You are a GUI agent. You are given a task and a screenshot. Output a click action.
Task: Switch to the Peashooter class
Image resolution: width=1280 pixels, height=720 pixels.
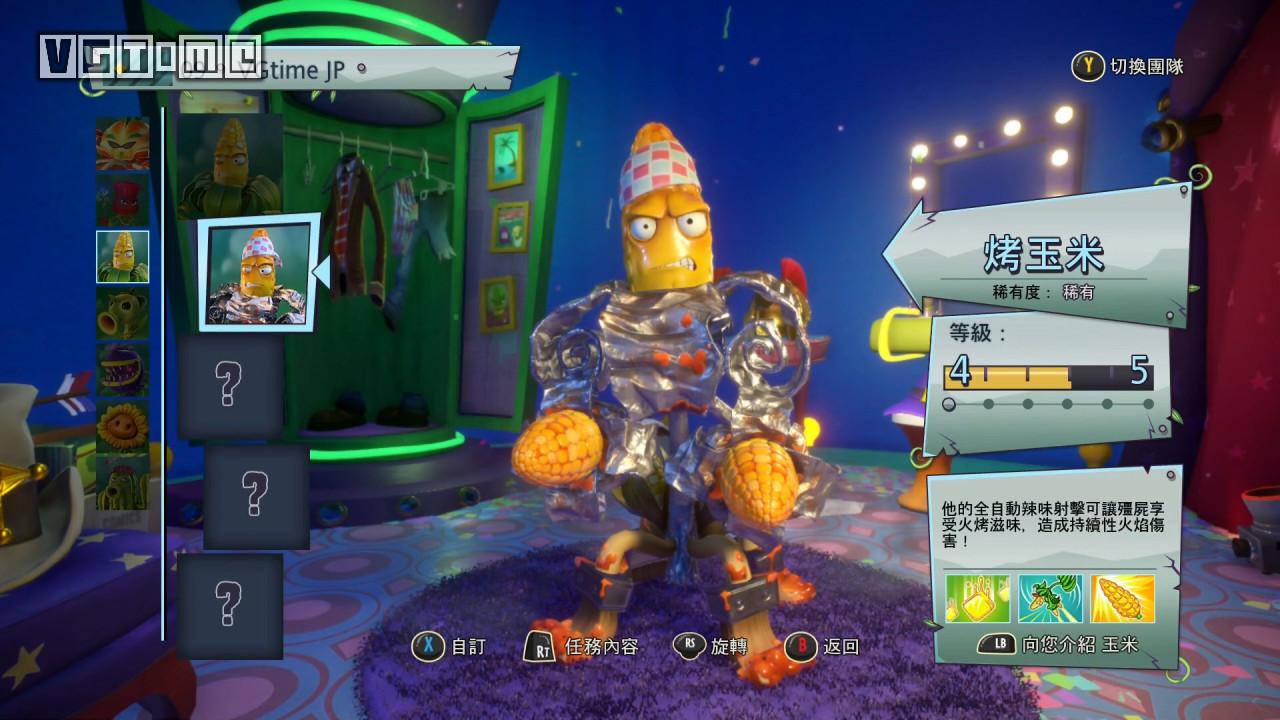tap(122, 314)
